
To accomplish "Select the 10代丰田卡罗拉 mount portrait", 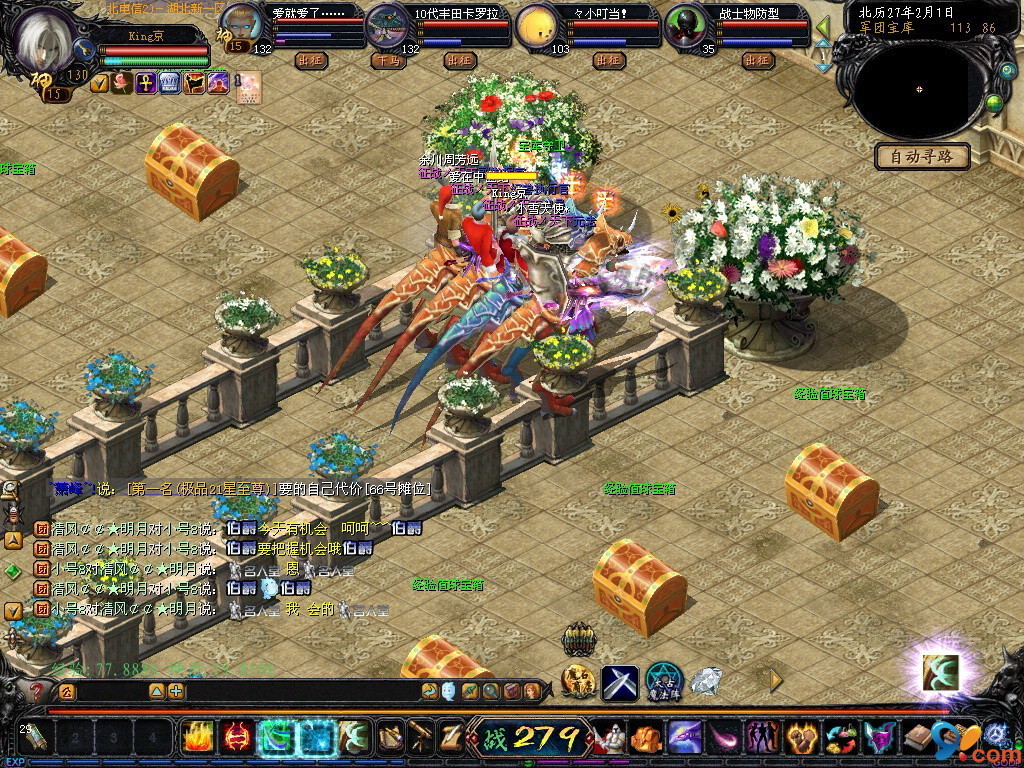I will [x=388, y=24].
